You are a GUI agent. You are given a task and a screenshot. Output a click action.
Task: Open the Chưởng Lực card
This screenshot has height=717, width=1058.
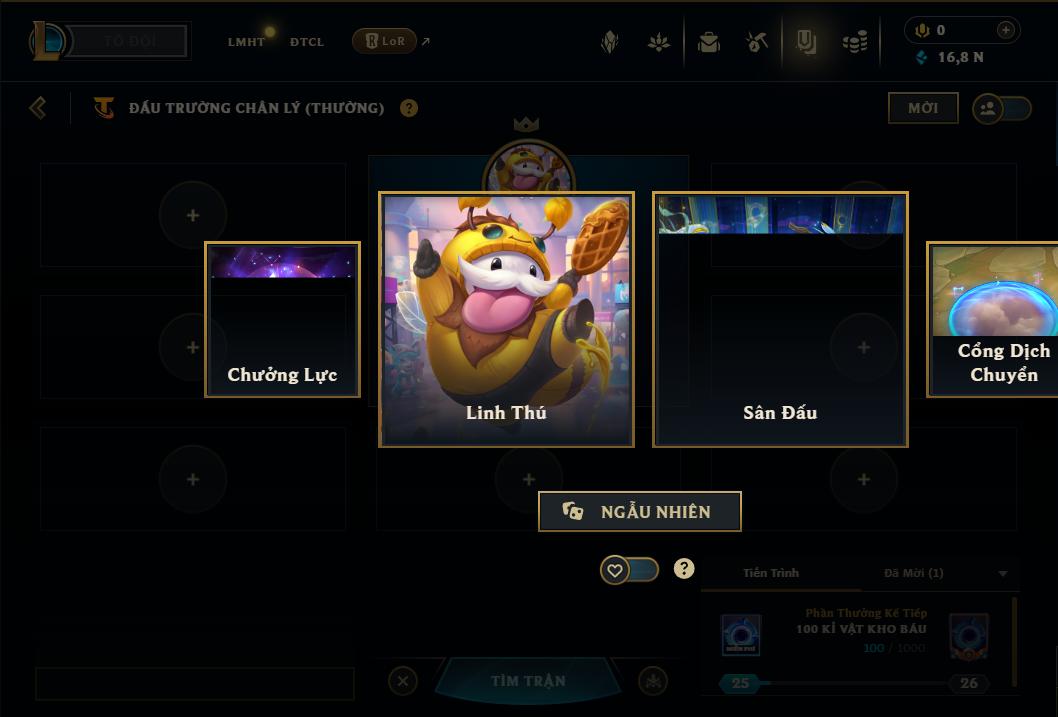[x=282, y=319]
